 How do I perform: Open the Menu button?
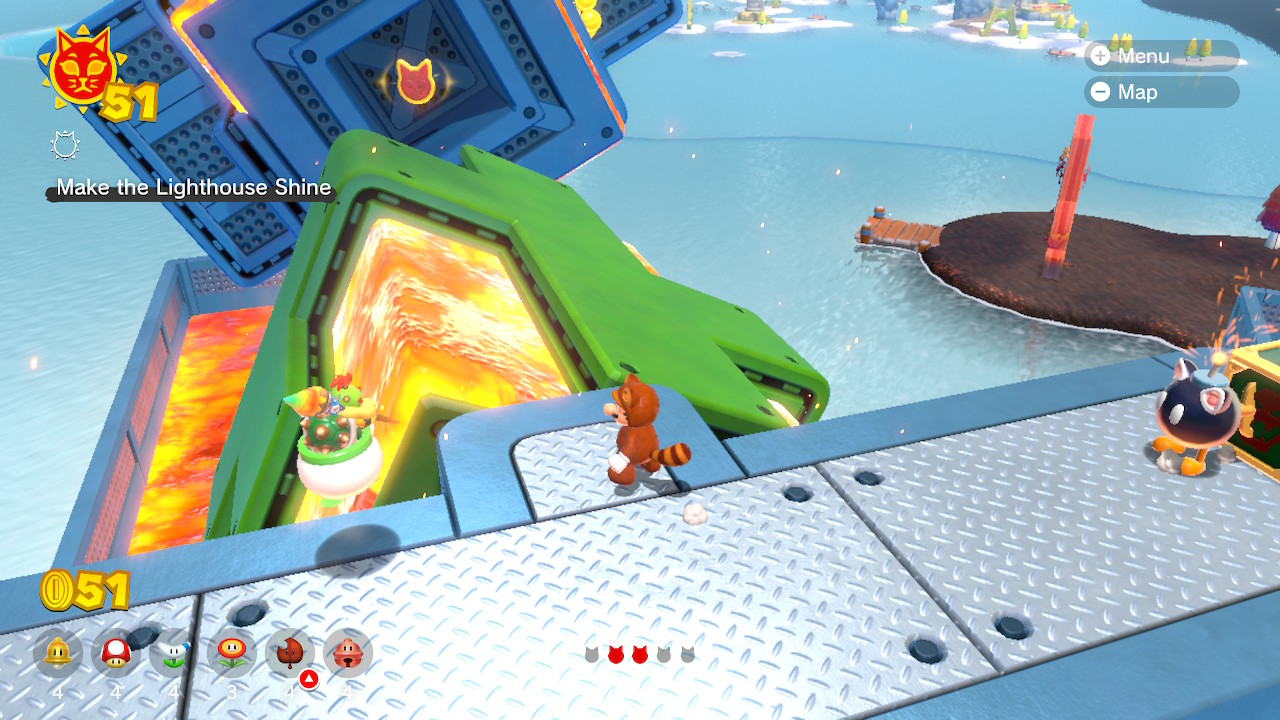point(1160,56)
